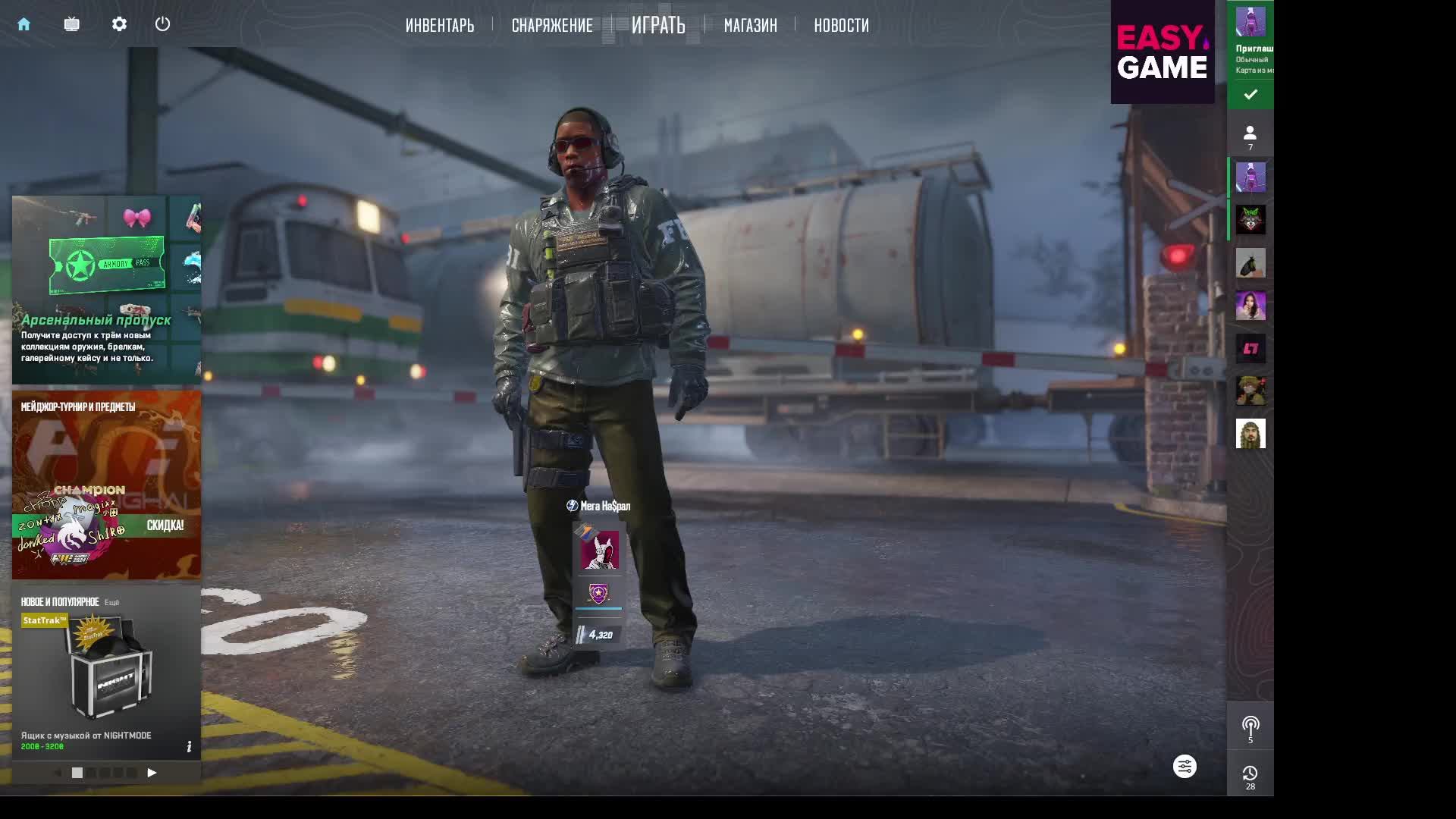Open the major tournament items banner
Screen dimensions: 1456x819
click(x=106, y=485)
